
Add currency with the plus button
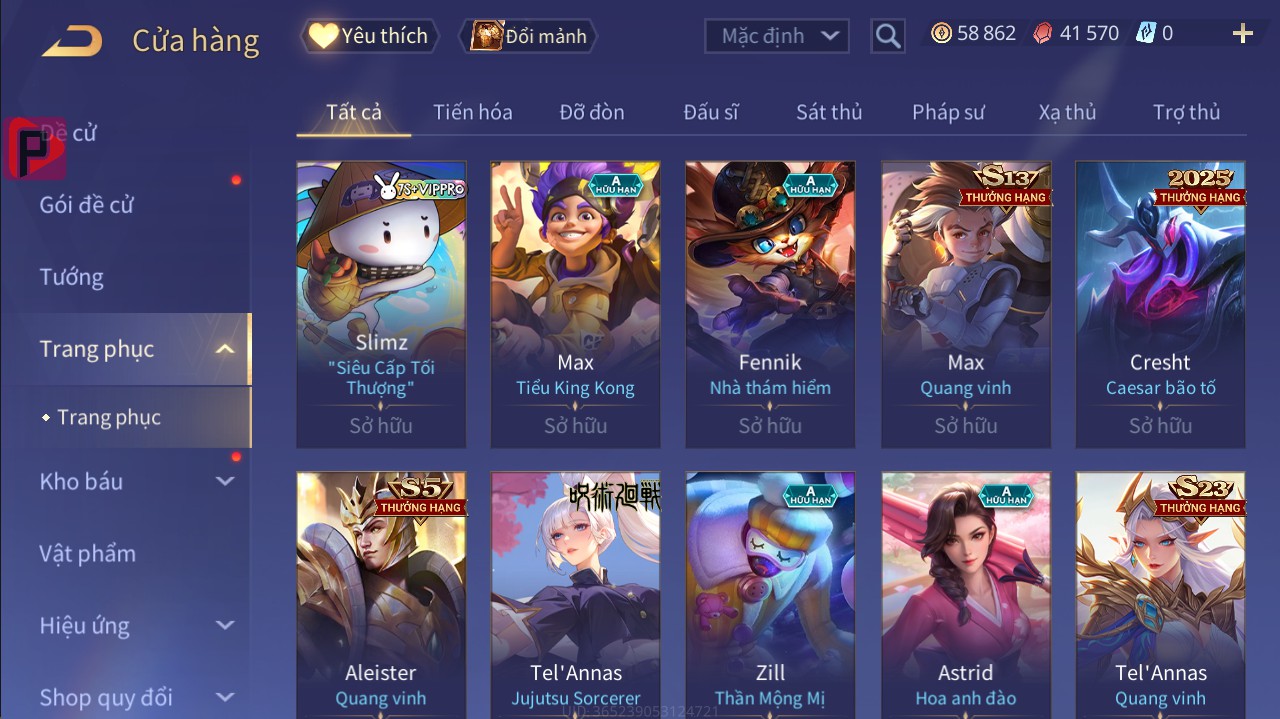(1242, 34)
